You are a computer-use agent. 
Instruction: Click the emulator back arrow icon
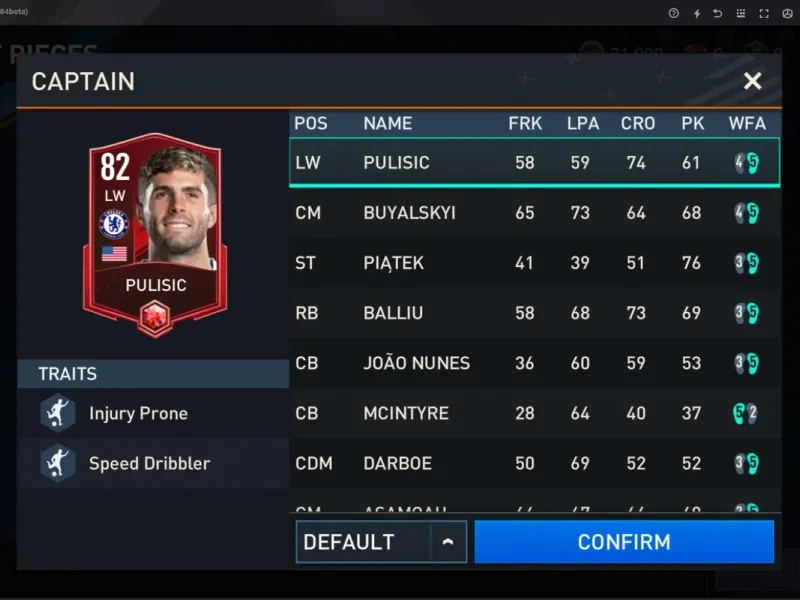click(717, 13)
